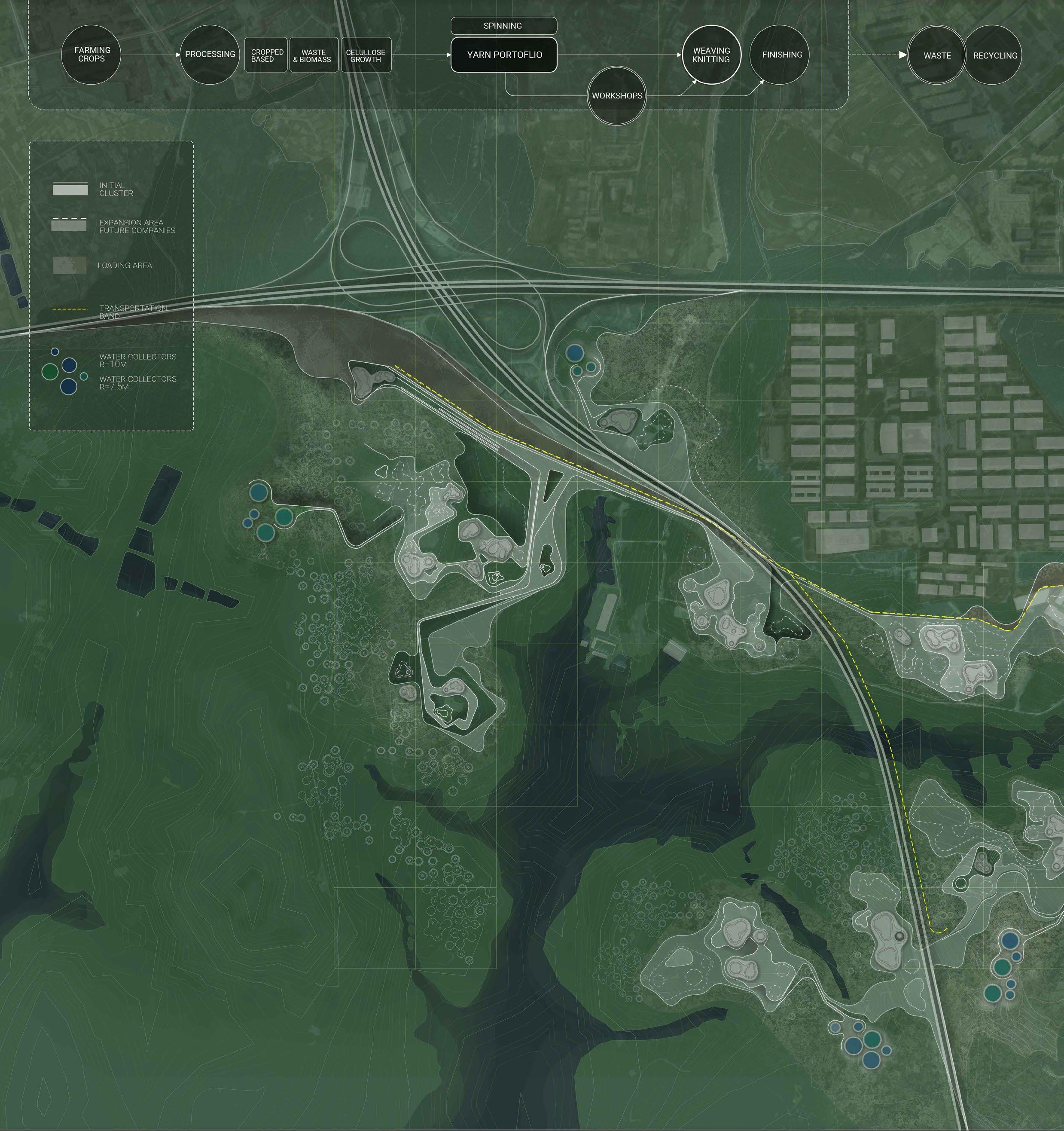The image size is (1064, 1131).
Task: Choose the Cropped Based box
Action: [x=267, y=55]
